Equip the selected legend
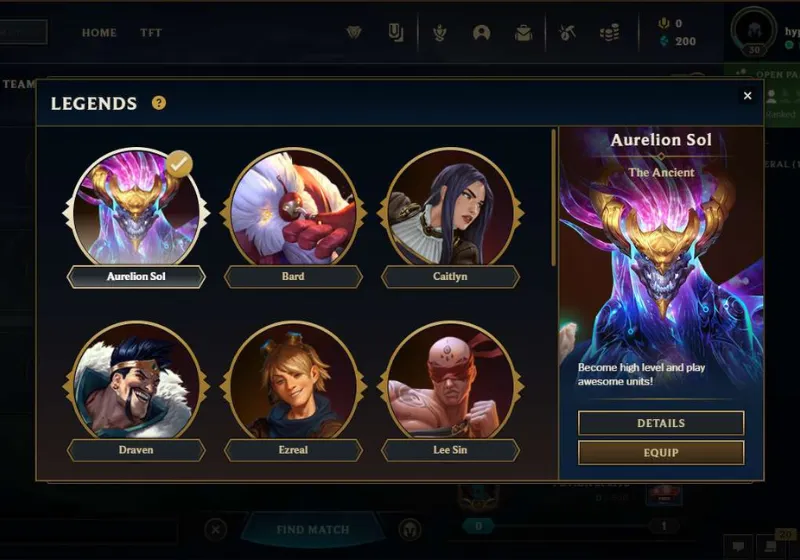The image size is (800, 560). point(661,453)
